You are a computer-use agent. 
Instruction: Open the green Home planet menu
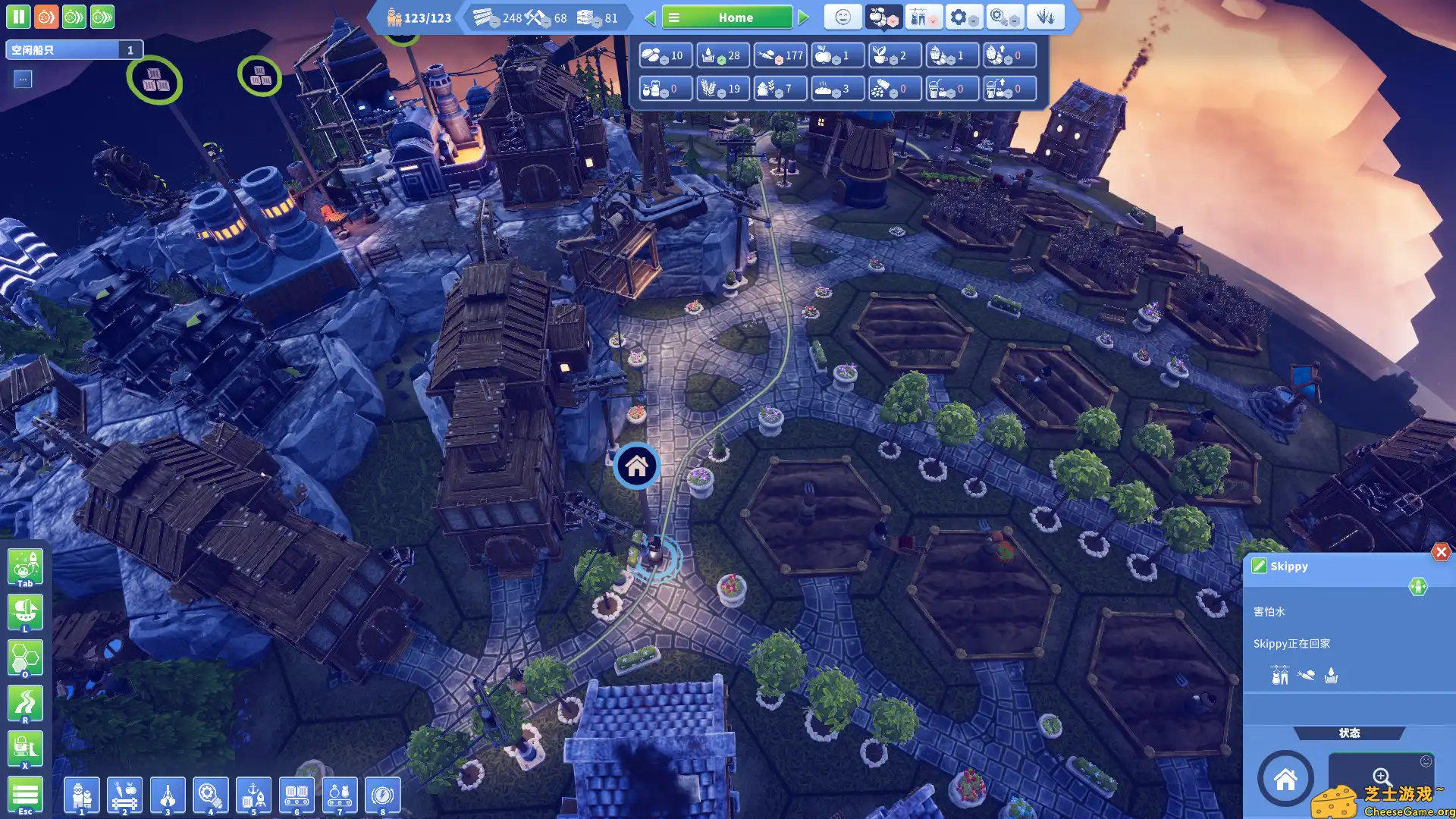[x=726, y=17]
